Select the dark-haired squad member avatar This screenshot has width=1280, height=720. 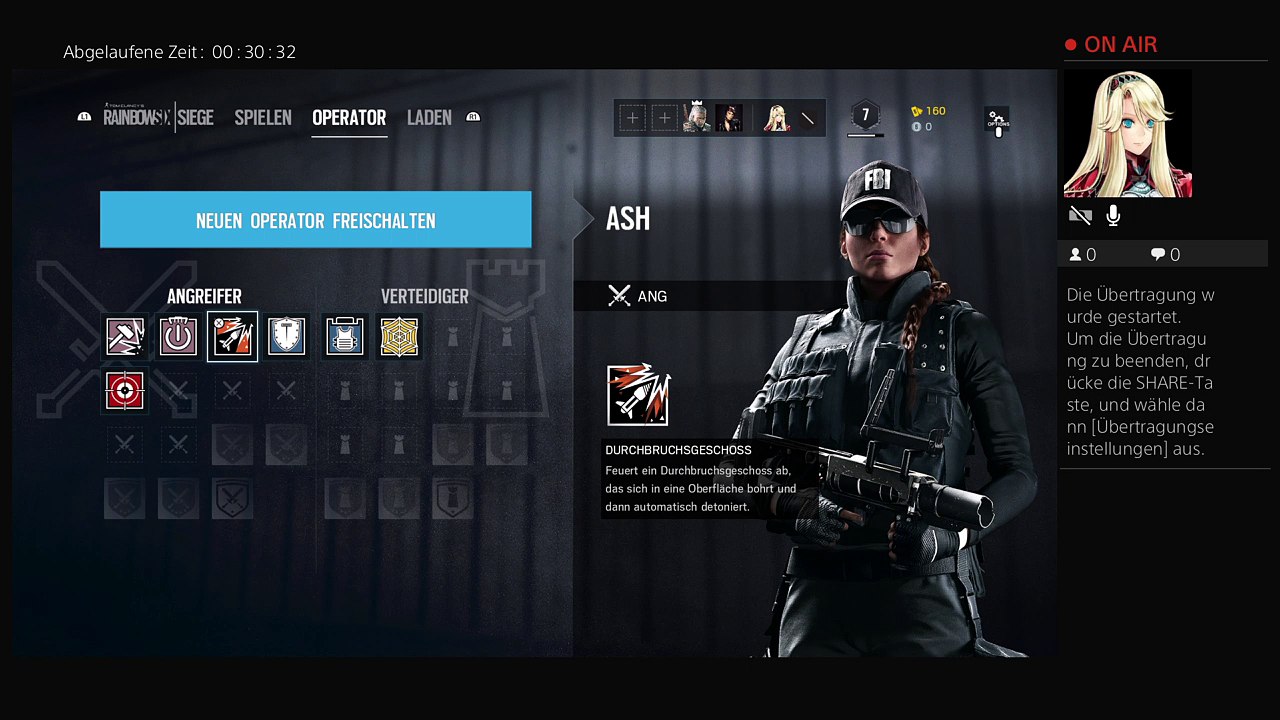pyautogui.click(x=729, y=119)
